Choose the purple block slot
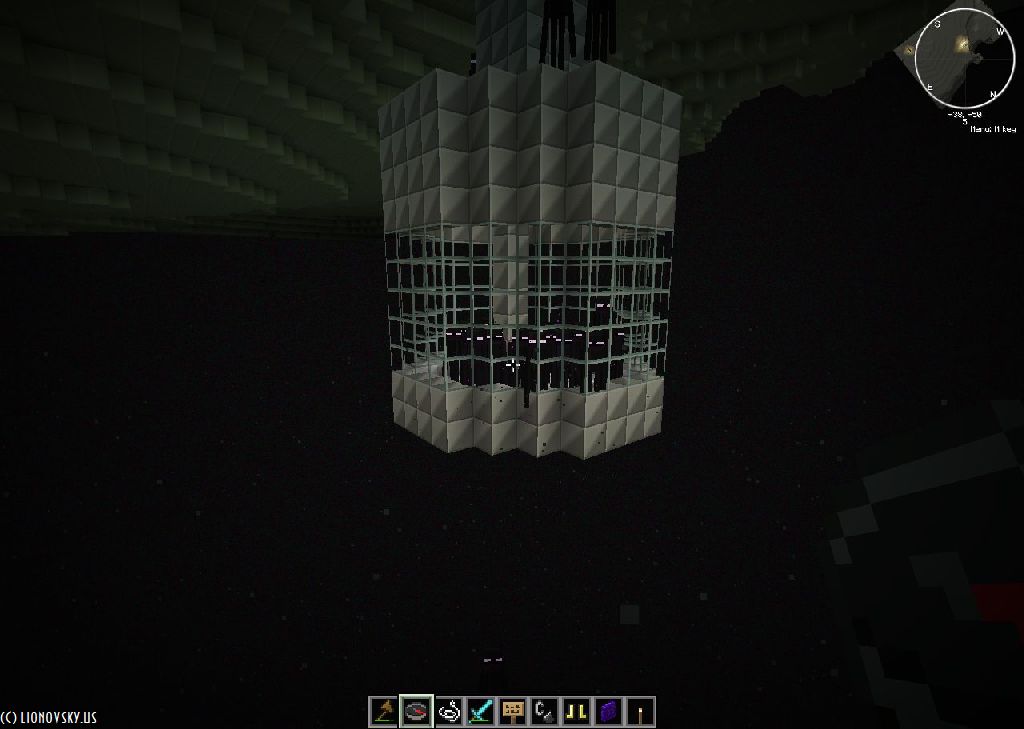 pos(609,711)
